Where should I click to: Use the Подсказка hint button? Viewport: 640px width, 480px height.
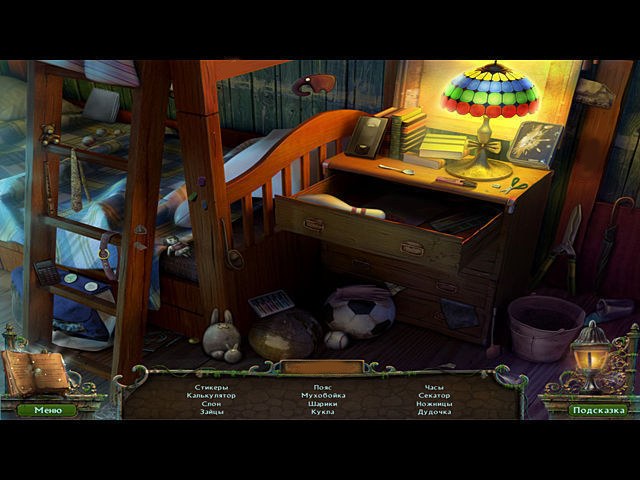[x=597, y=410]
